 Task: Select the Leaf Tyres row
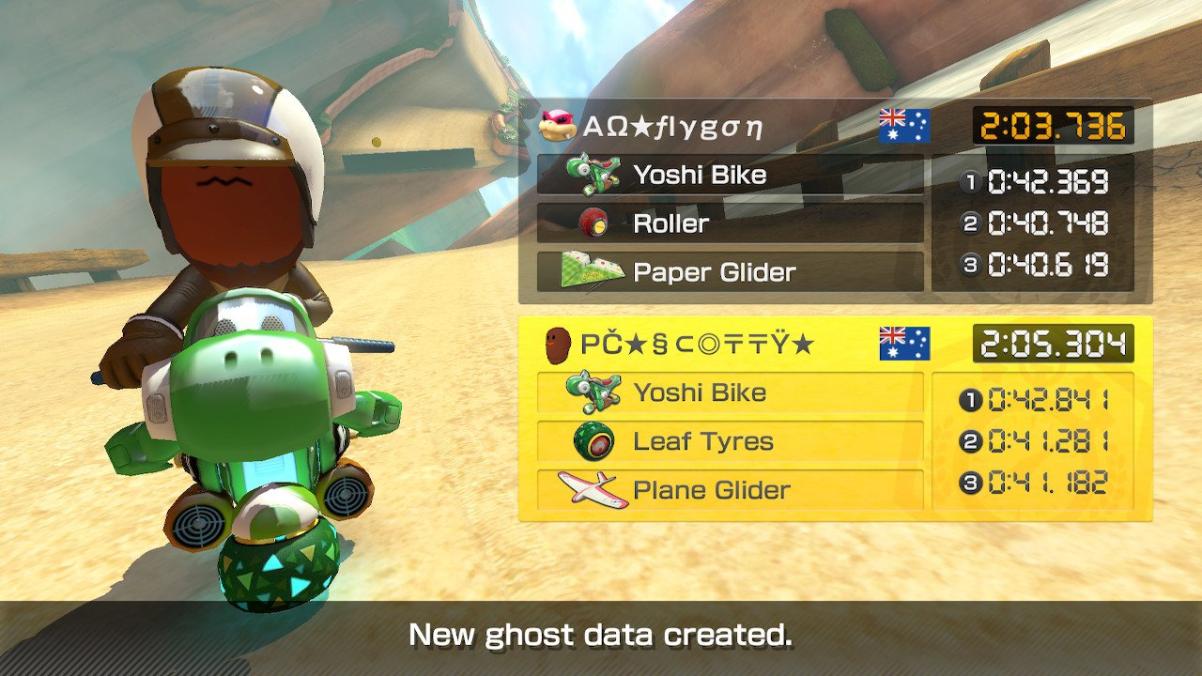click(x=730, y=441)
